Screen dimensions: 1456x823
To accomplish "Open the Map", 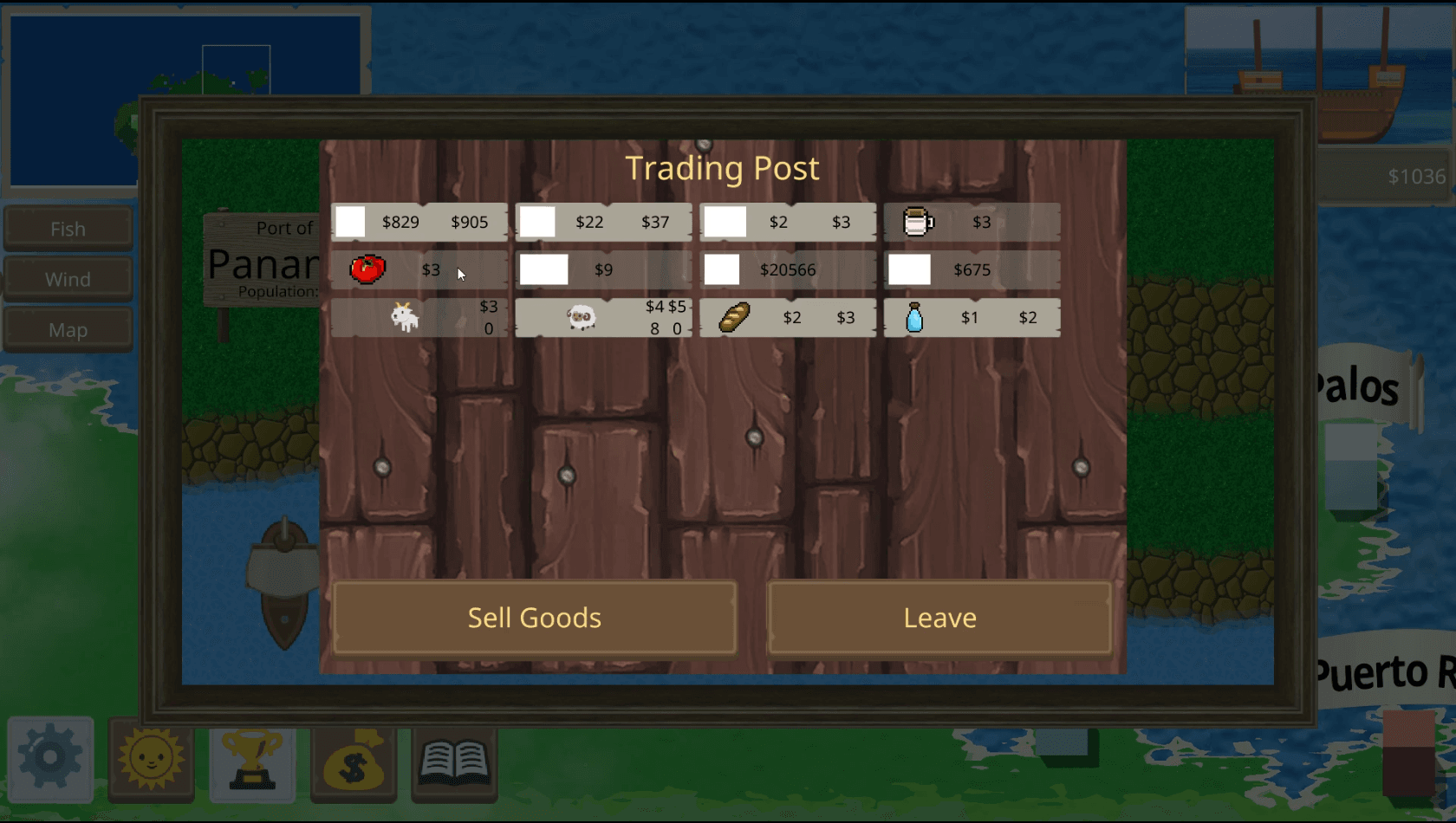I will 68,330.
